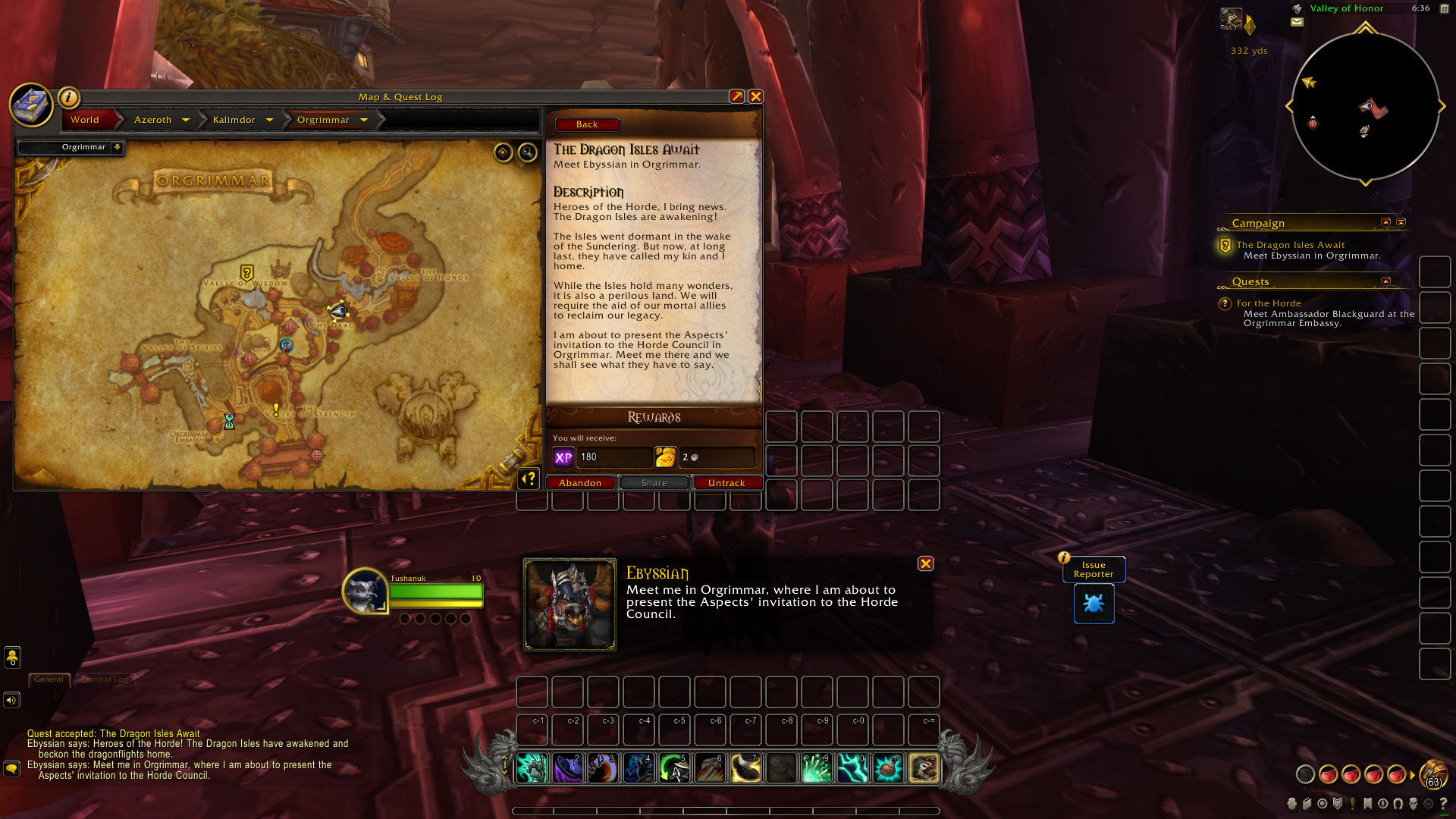Click the minimap
Image resolution: width=1456 pixels, height=819 pixels.
point(1365,106)
